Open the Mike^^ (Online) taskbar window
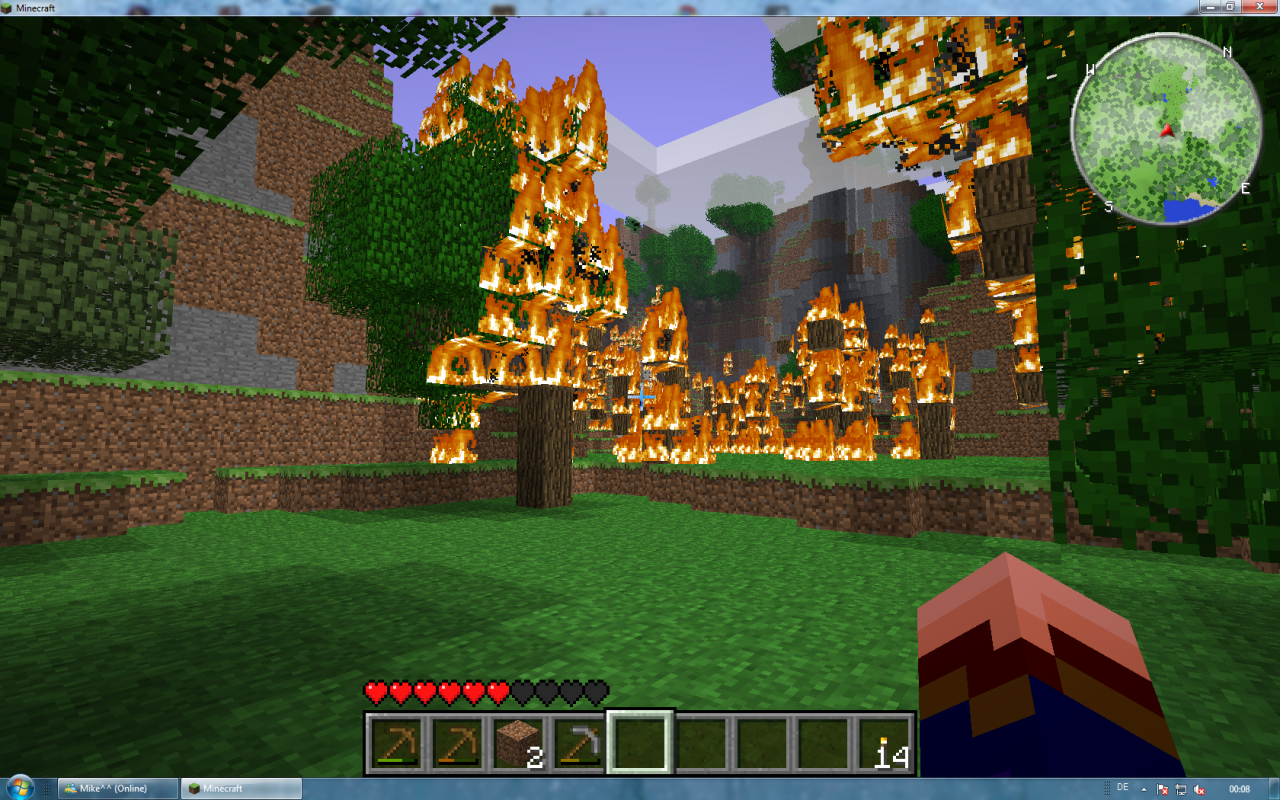The image size is (1280, 800). click(x=118, y=789)
